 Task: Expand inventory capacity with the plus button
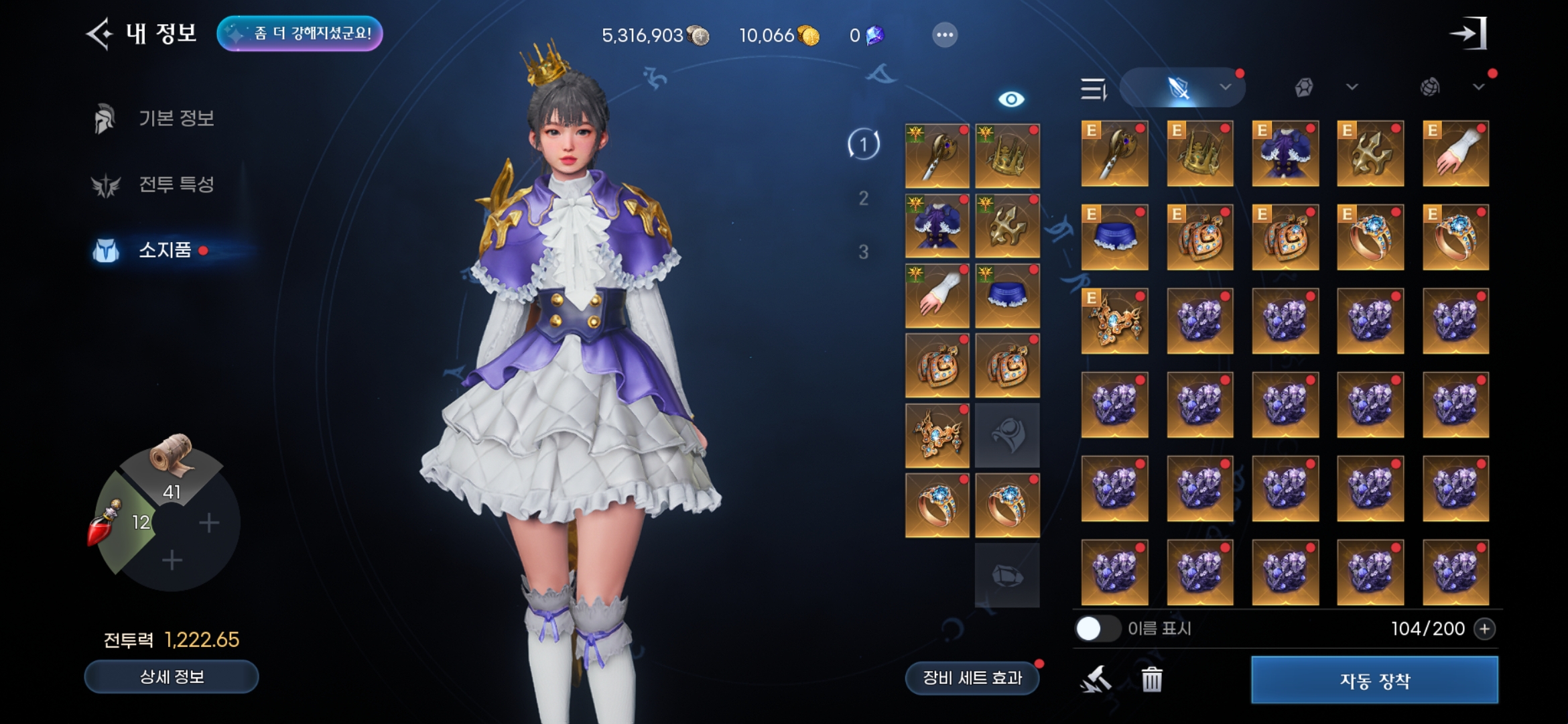[x=1485, y=629]
